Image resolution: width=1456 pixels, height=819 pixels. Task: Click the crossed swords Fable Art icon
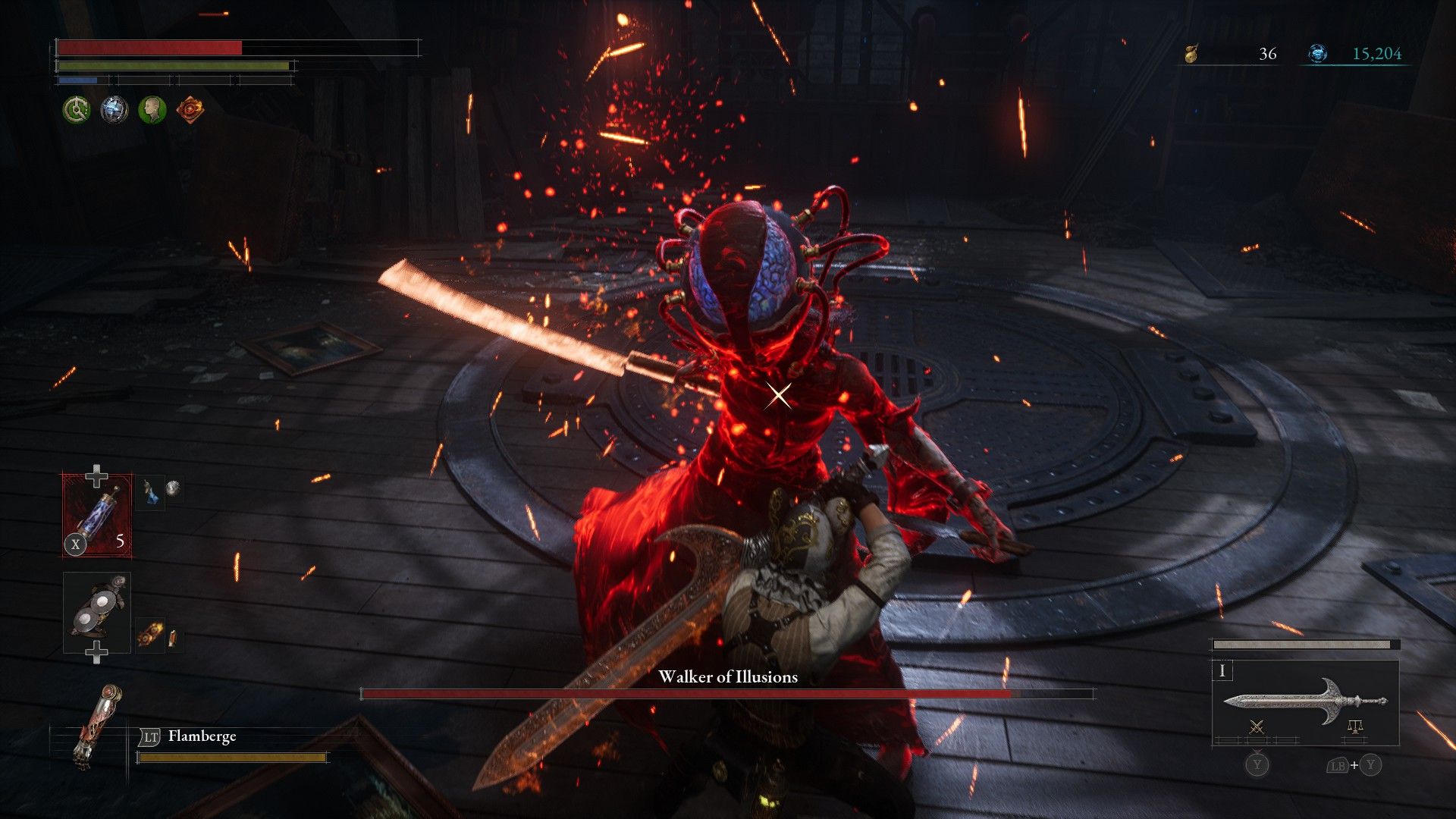pyautogui.click(x=1257, y=728)
